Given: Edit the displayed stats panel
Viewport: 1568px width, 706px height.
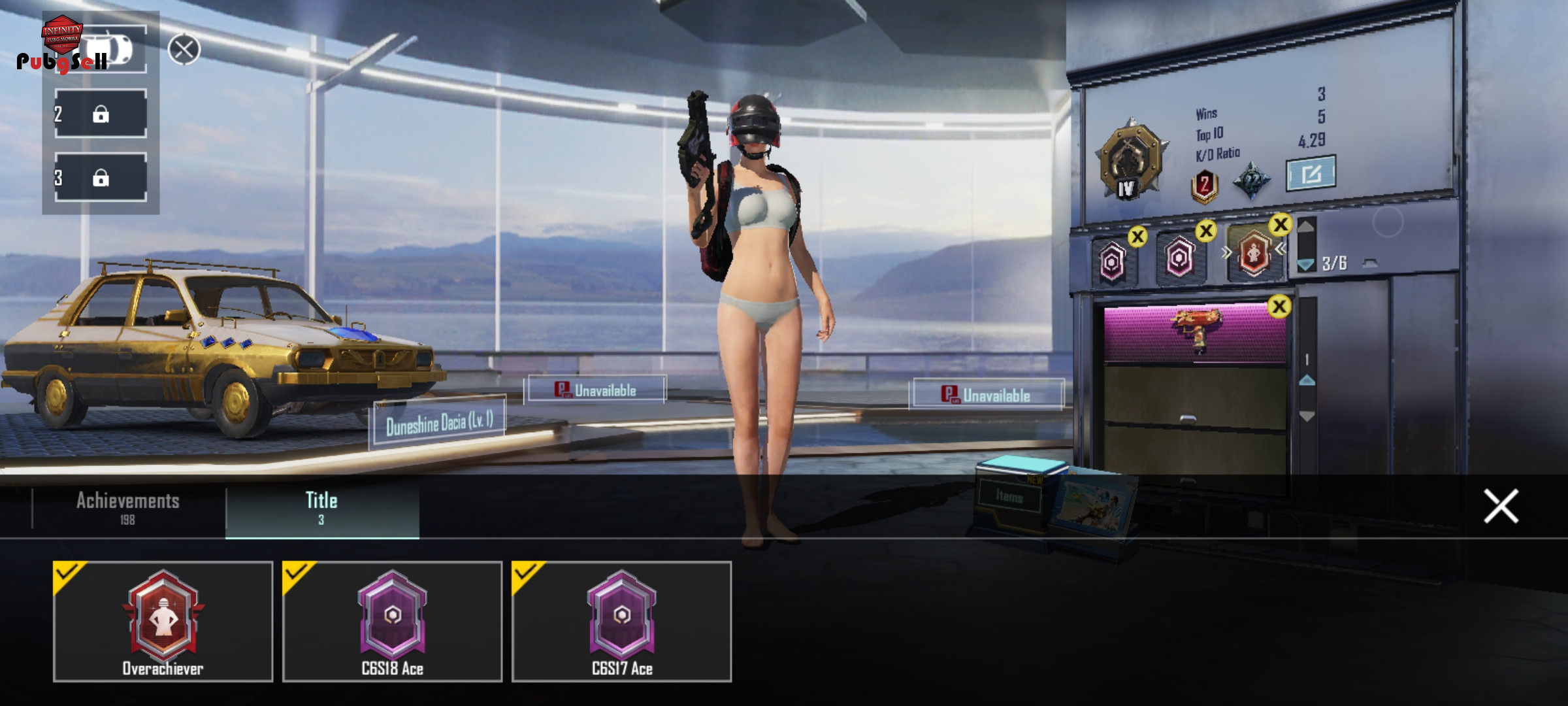Looking at the screenshot, I should [1311, 173].
